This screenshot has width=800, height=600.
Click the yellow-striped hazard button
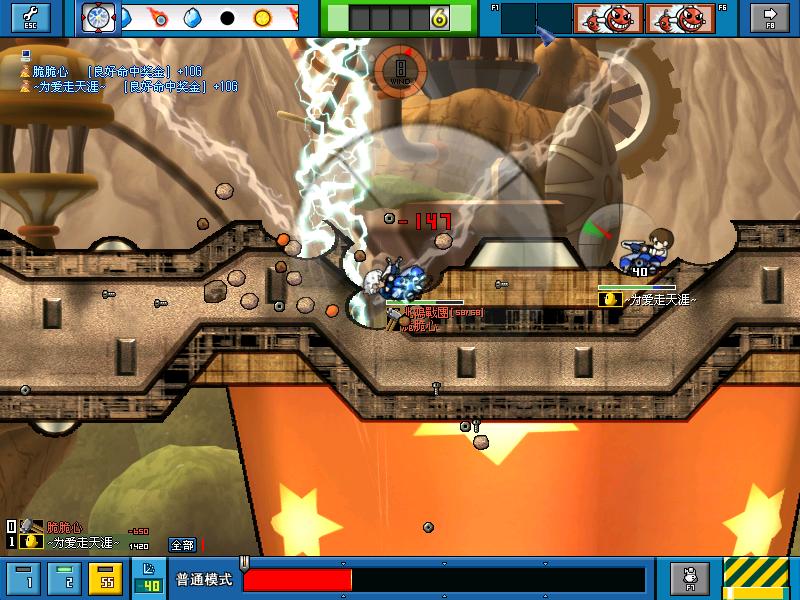756,579
